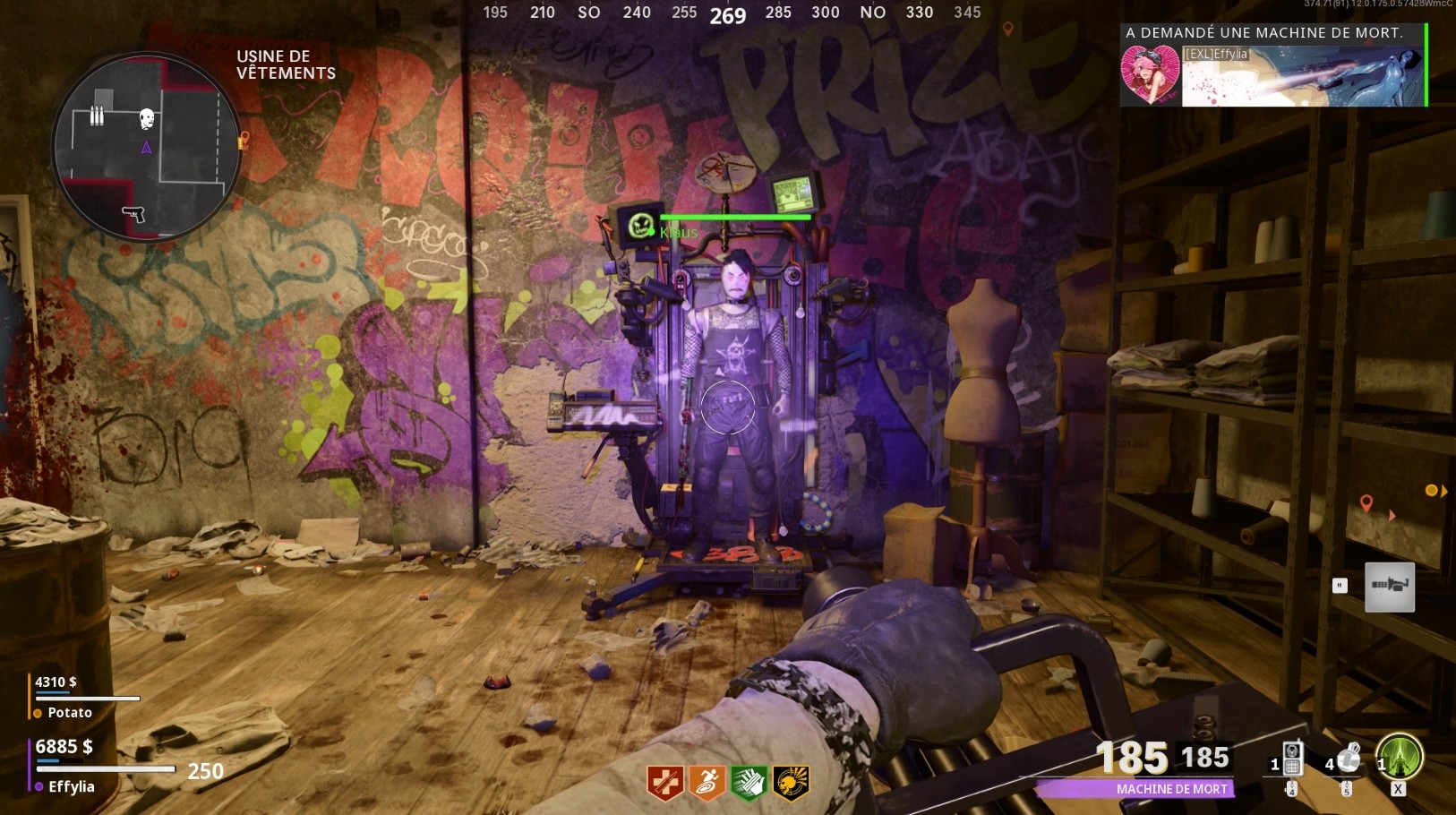This screenshot has width=1456, height=815.
Task: Click the [EXL]Effylia killfeed entry
Action: 1218,54
